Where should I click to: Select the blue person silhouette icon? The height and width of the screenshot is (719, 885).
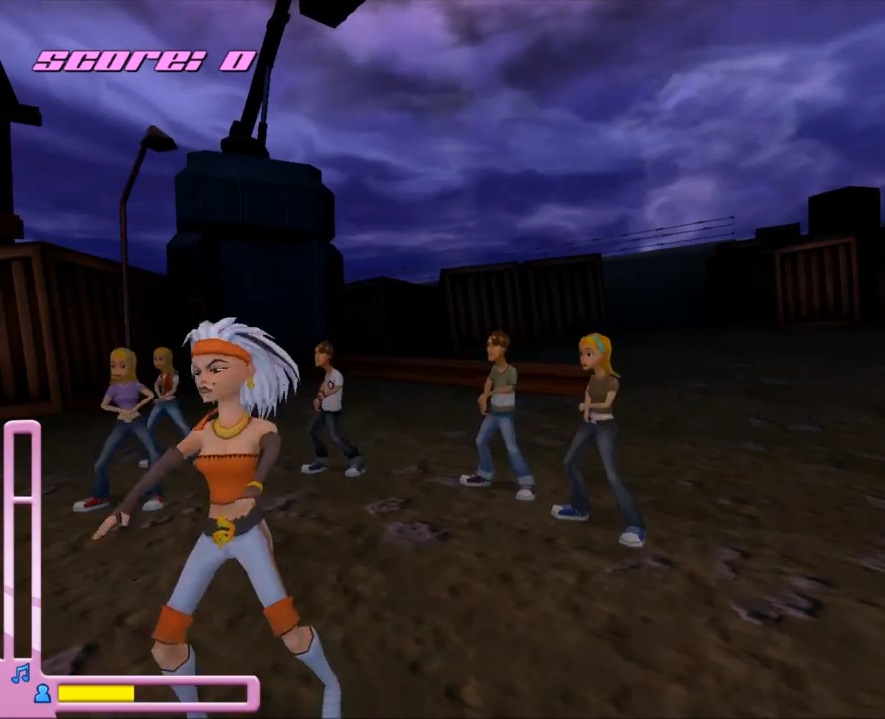[42, 693]
